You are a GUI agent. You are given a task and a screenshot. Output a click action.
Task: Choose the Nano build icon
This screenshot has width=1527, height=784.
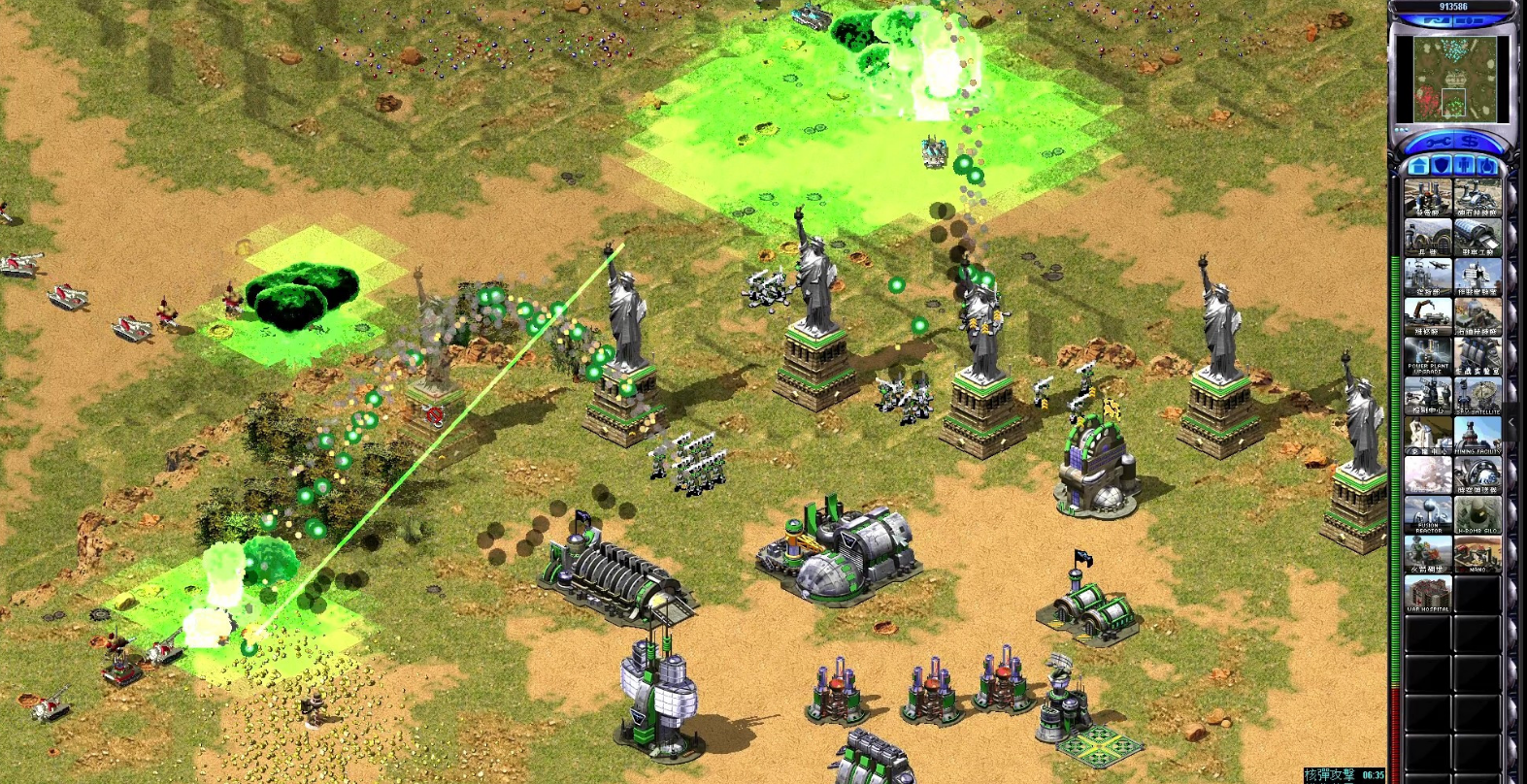1477,554
